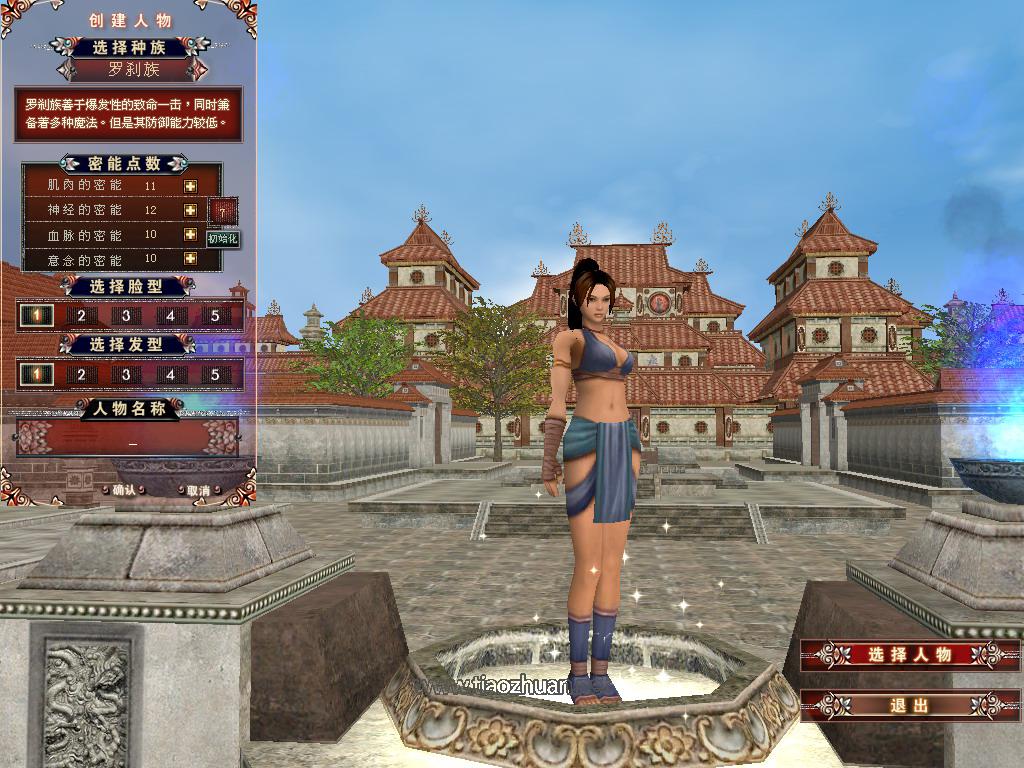Switch race with the right arrow beside 罗刹族
The width and height of the screenshot is (1024, 768).
198,70
